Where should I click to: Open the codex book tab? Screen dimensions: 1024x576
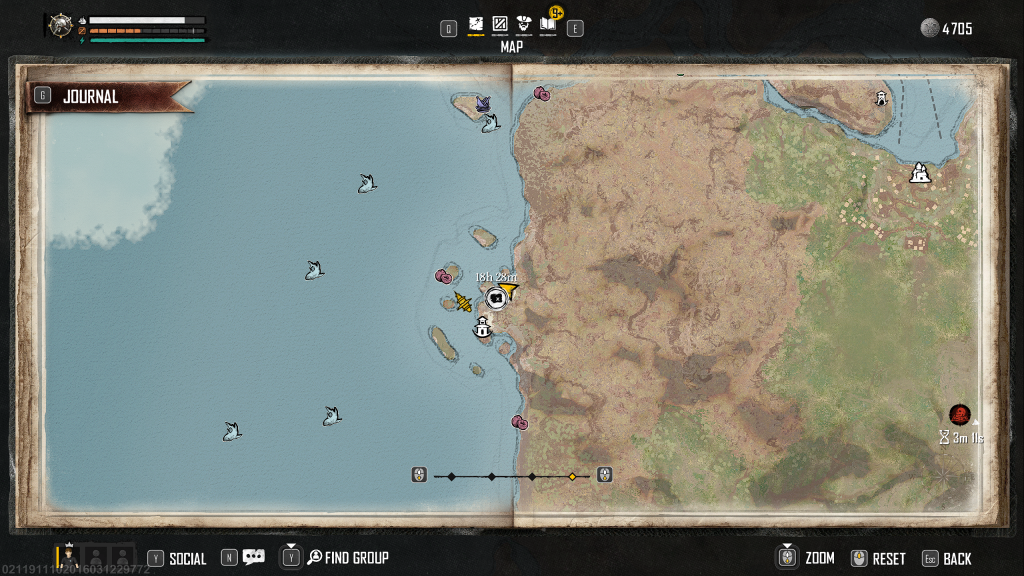click(x=548, y=24)
